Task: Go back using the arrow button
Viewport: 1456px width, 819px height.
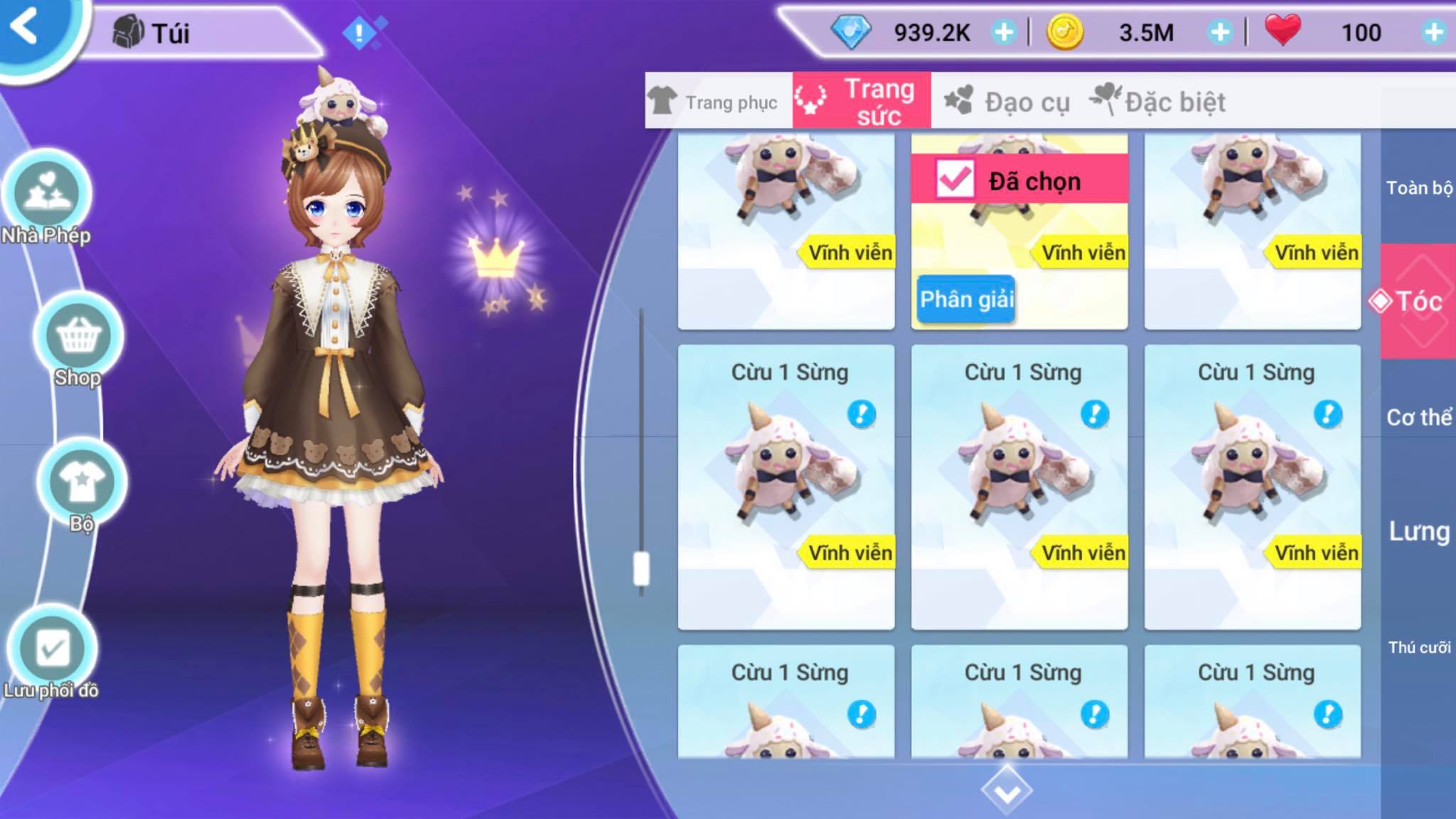Action: click(x=26, y=28)
